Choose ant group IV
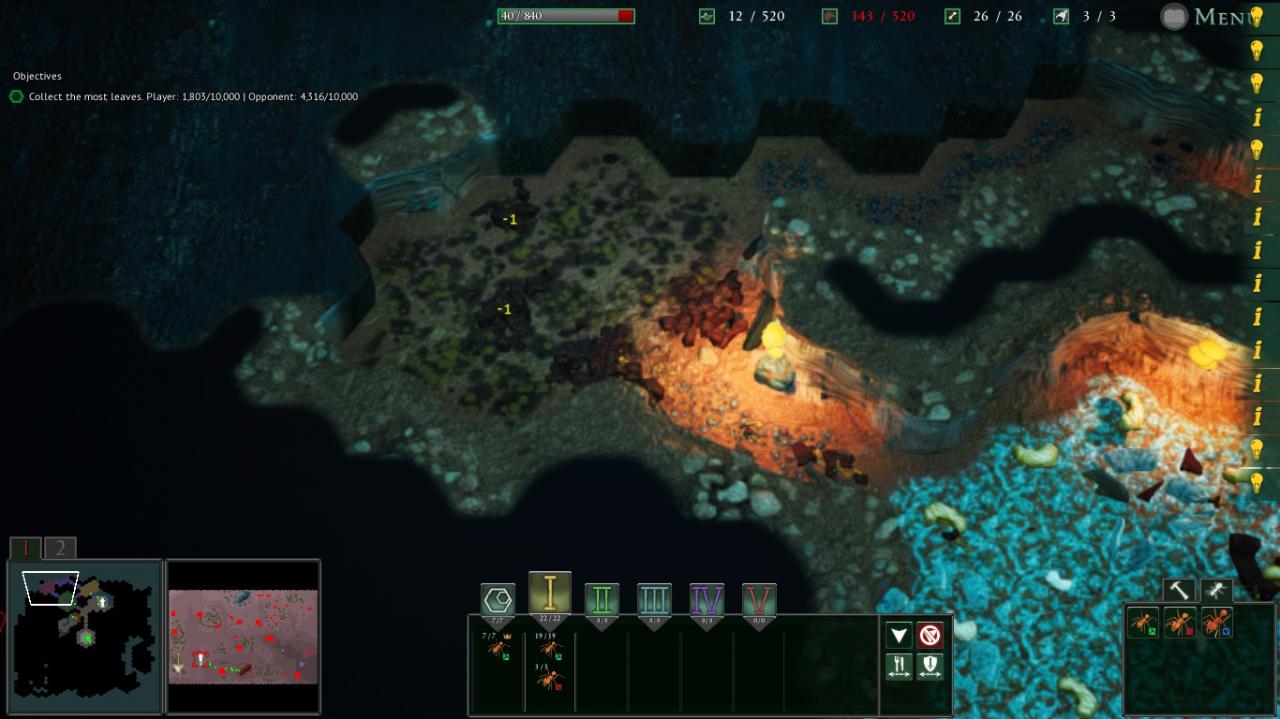This screenshot has width=1280, height=719. 707,600
